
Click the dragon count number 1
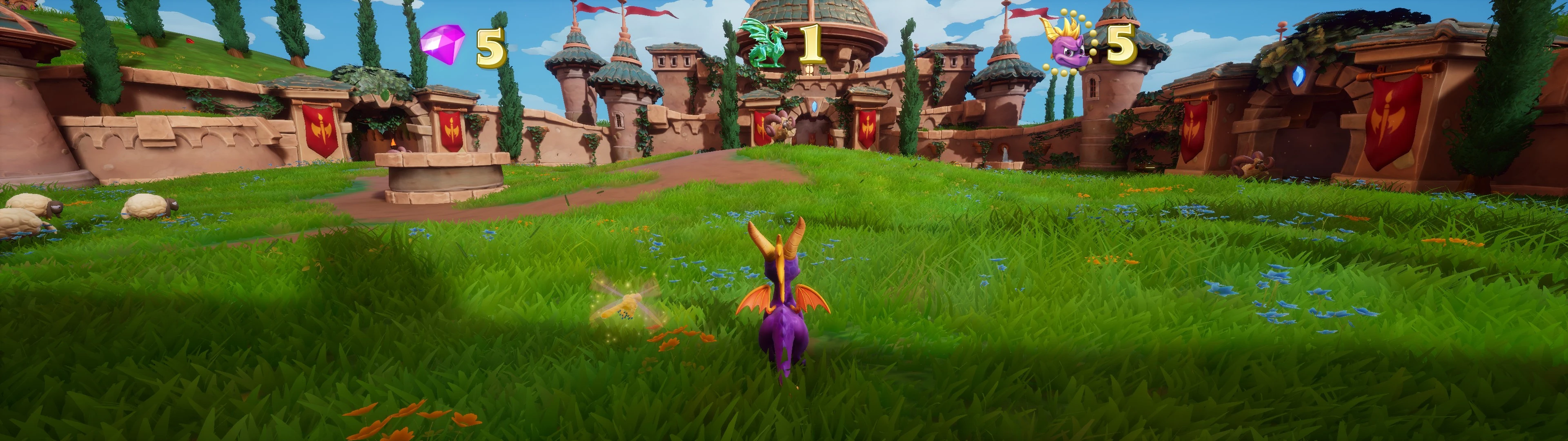(x=811, y=44)
